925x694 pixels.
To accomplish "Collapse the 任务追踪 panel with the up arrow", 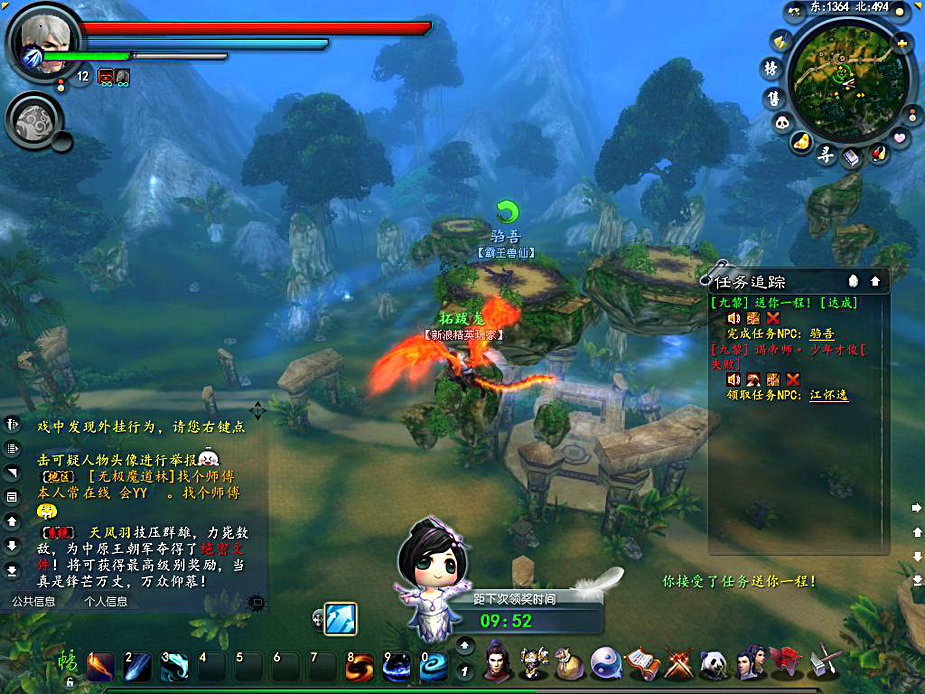I will (875, 281).
